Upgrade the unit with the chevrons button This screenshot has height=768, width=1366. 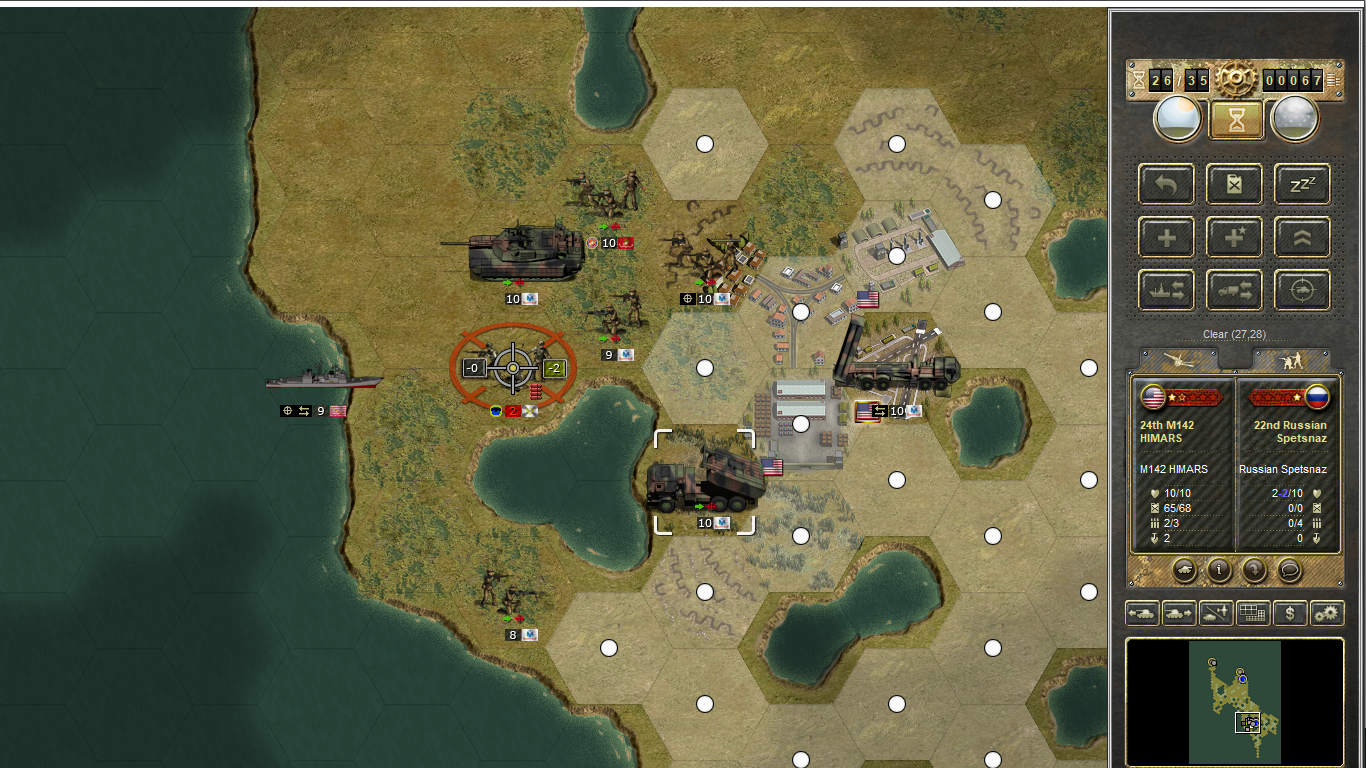(1302, 238)
